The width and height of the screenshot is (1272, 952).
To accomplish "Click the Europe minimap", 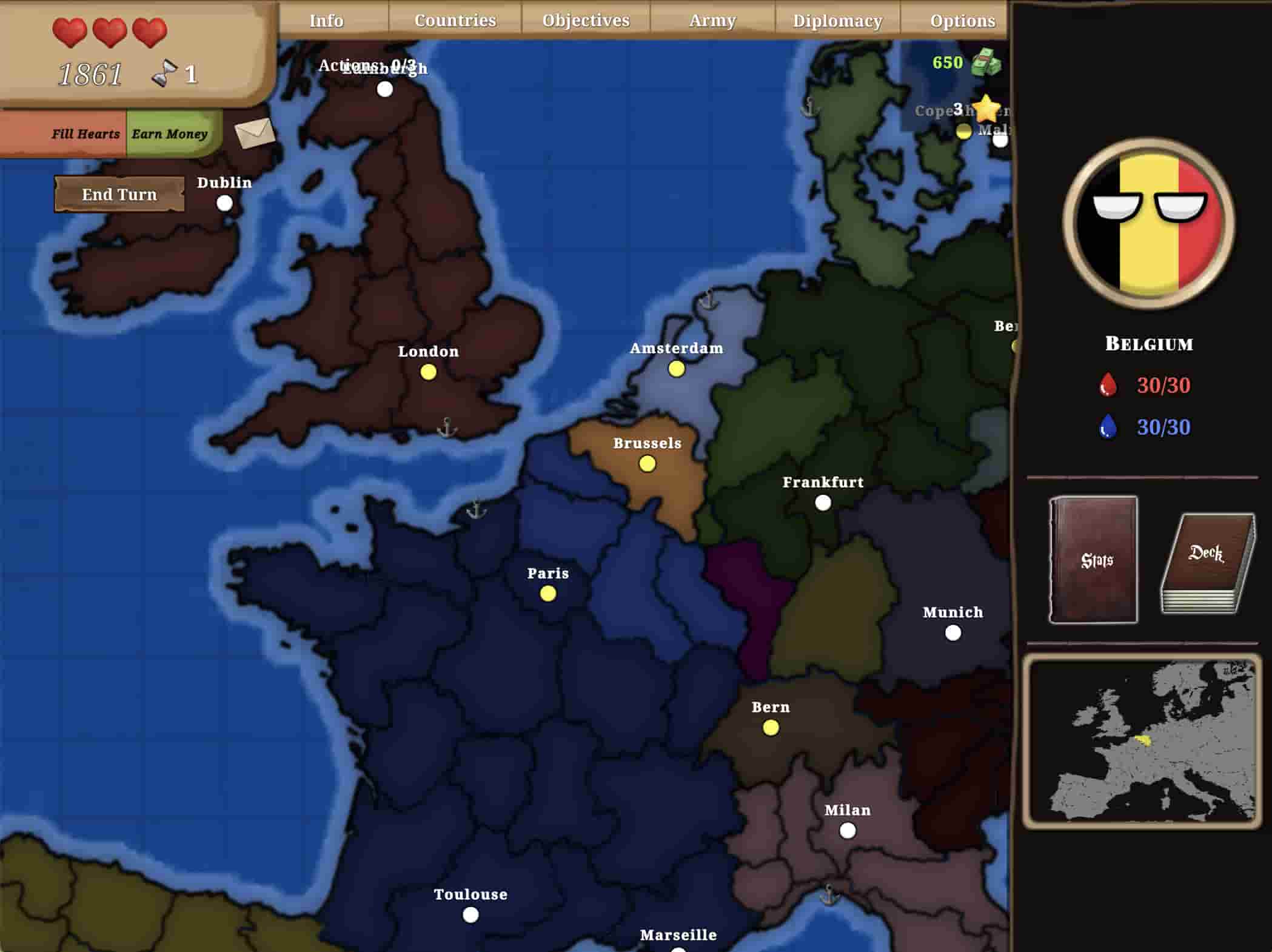I will tap(1142, 741).
